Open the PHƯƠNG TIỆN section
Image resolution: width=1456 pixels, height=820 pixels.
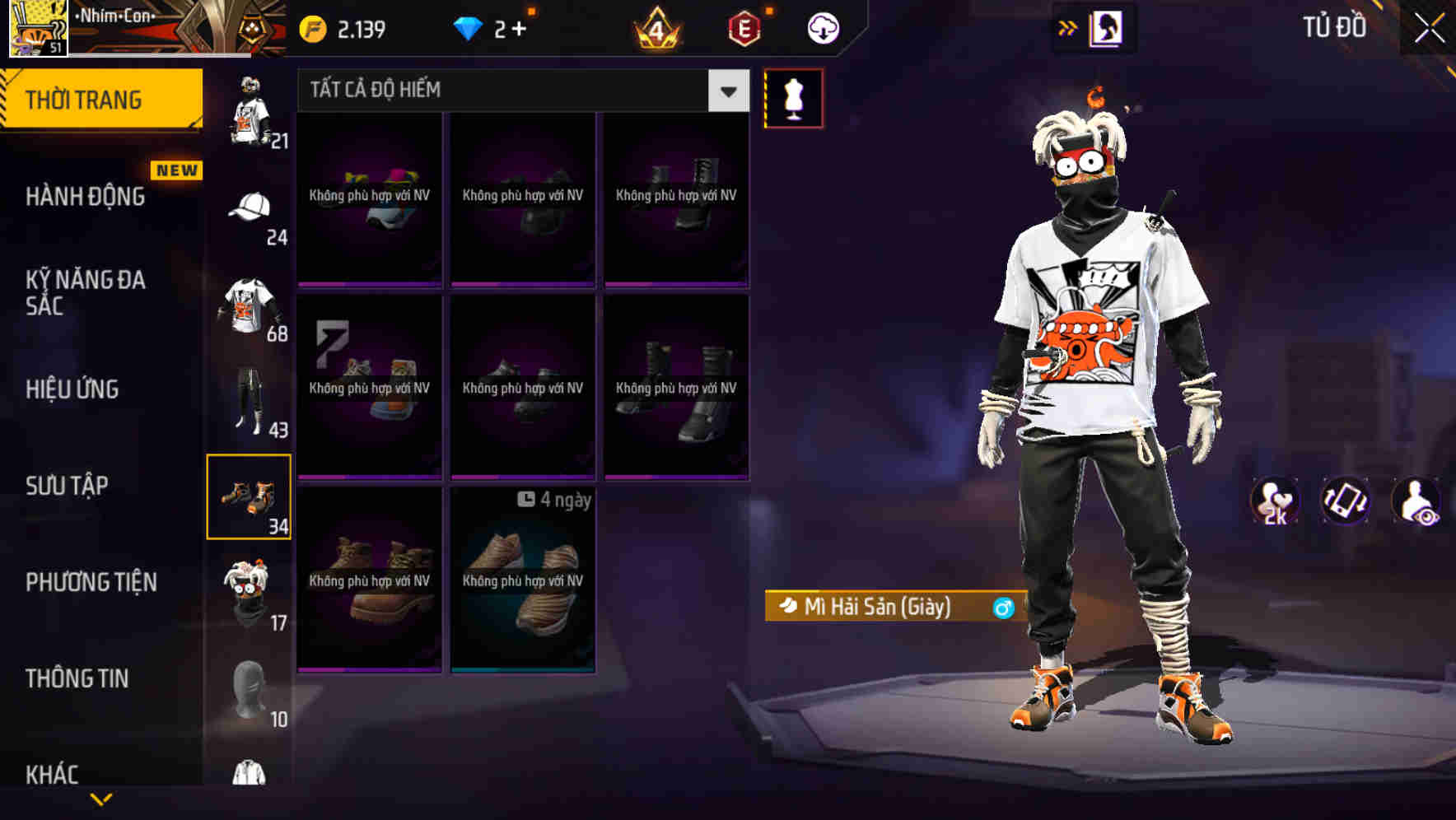(89, 581)
